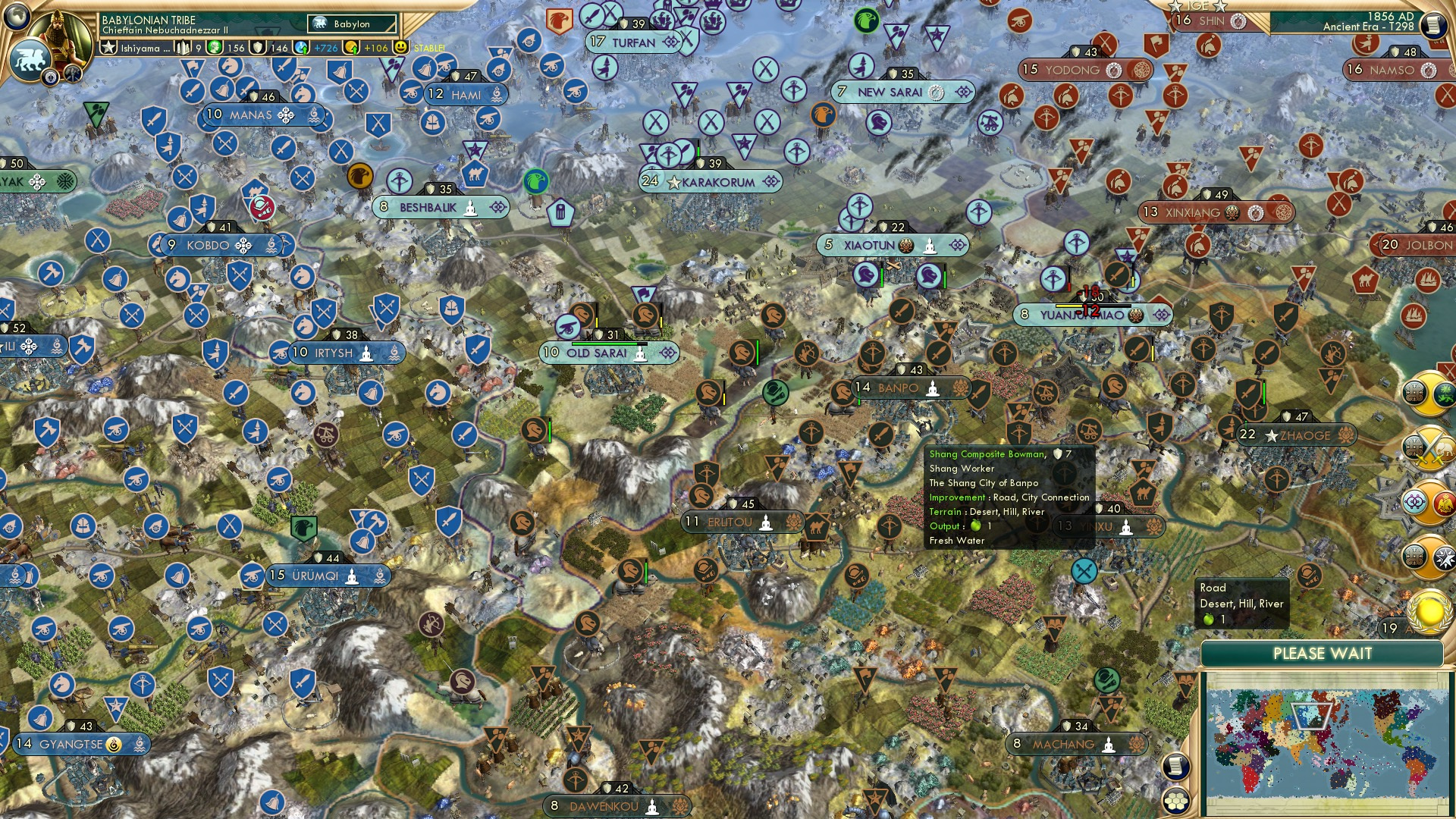Open the scroll menu button next to the date
The width and height of the screenshot is (1456, 819).
(x=1433, y=25)
